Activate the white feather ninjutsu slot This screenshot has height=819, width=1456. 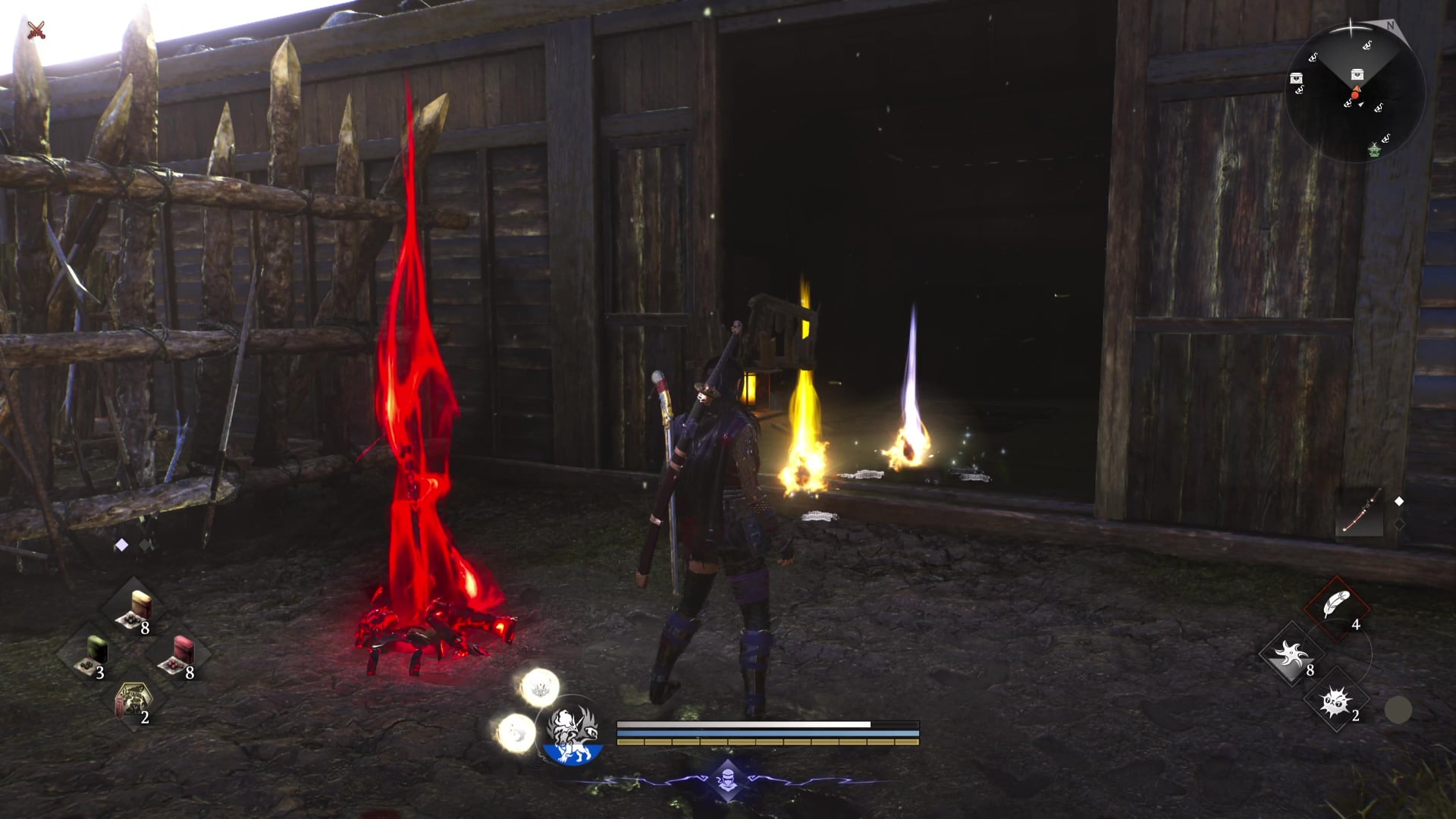[1336, 608]
